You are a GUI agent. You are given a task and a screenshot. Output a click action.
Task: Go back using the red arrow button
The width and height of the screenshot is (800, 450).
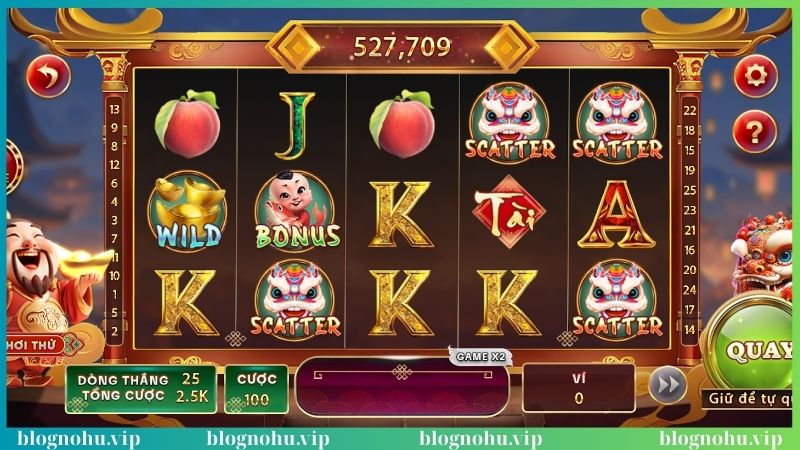47,75
